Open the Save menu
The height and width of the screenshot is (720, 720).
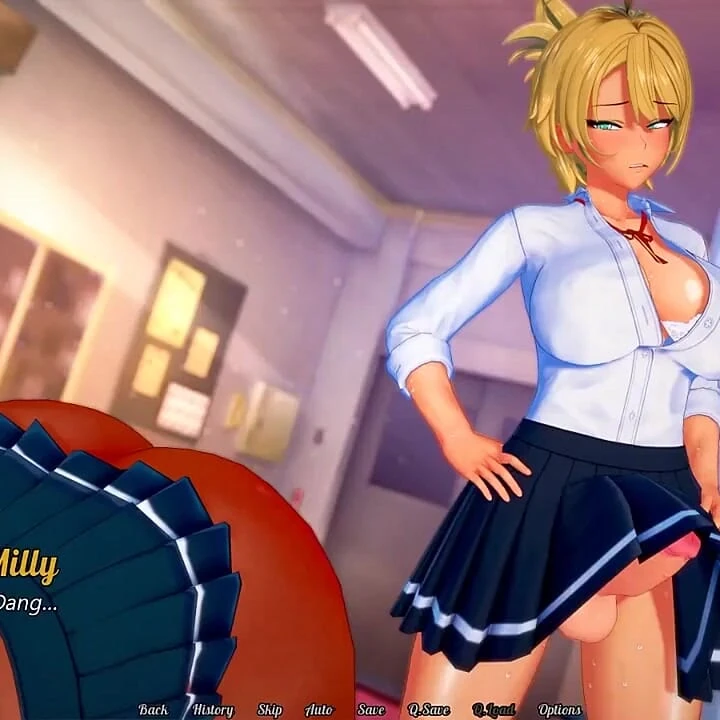click(371, 709)
